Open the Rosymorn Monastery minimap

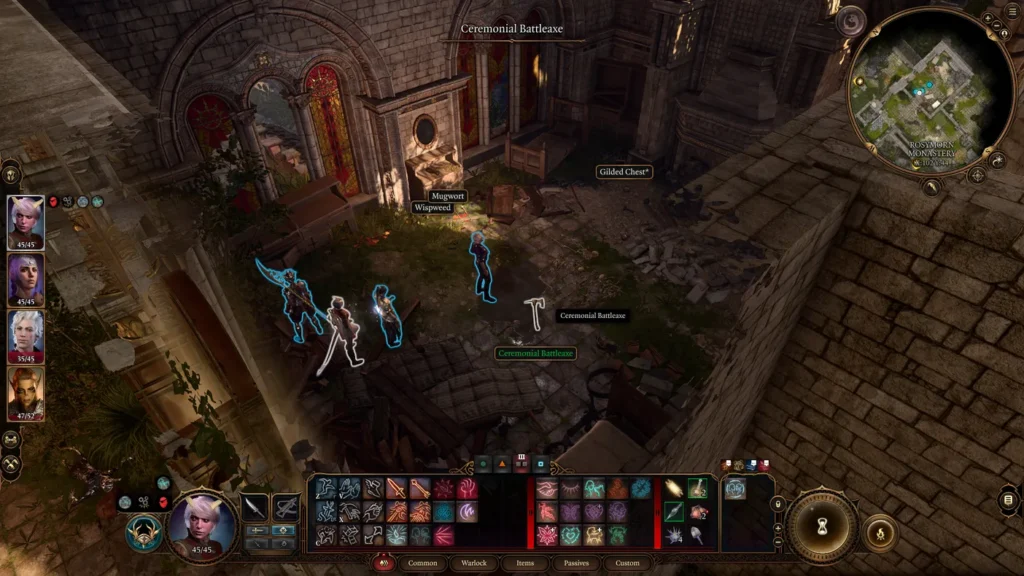coord(917,93)
